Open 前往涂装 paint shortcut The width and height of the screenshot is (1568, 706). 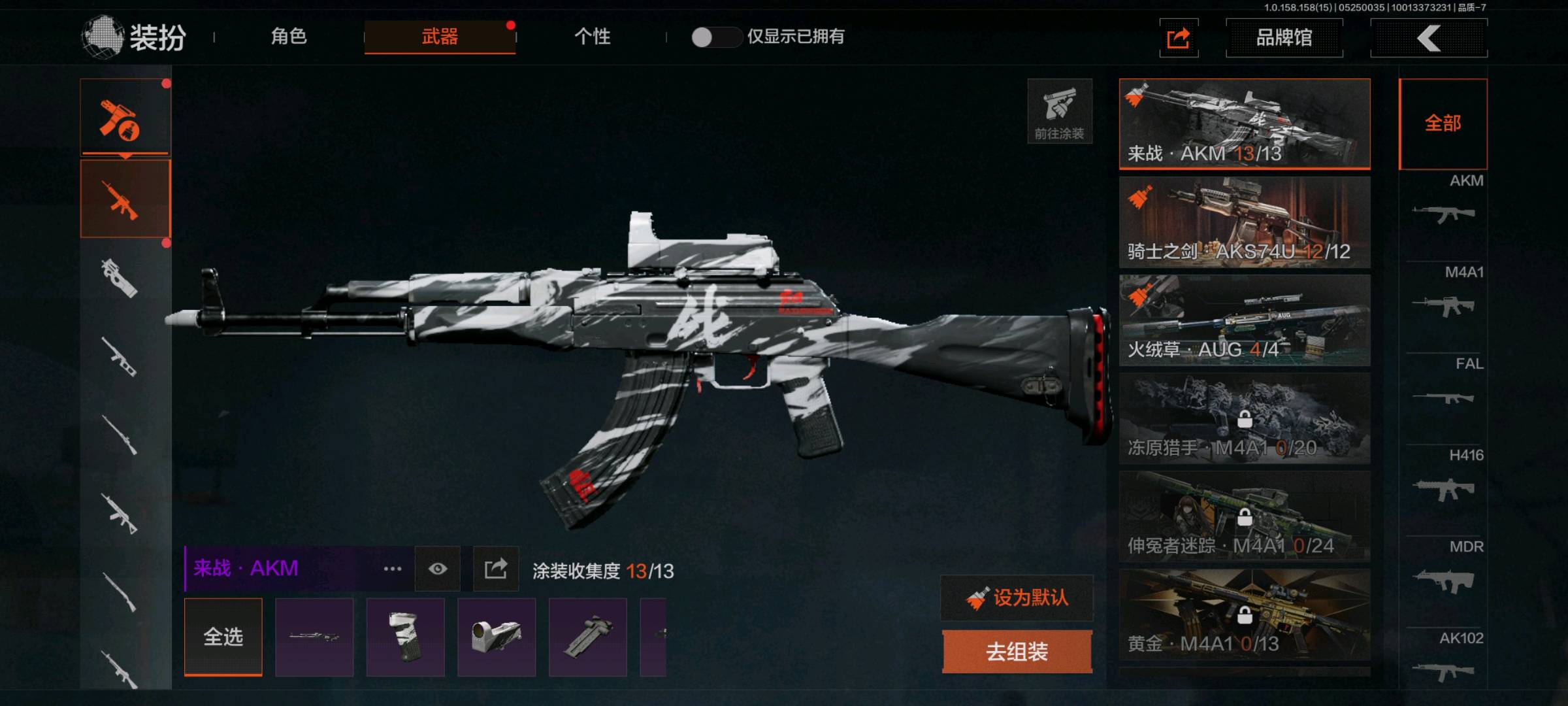(x=1059, y=111)
